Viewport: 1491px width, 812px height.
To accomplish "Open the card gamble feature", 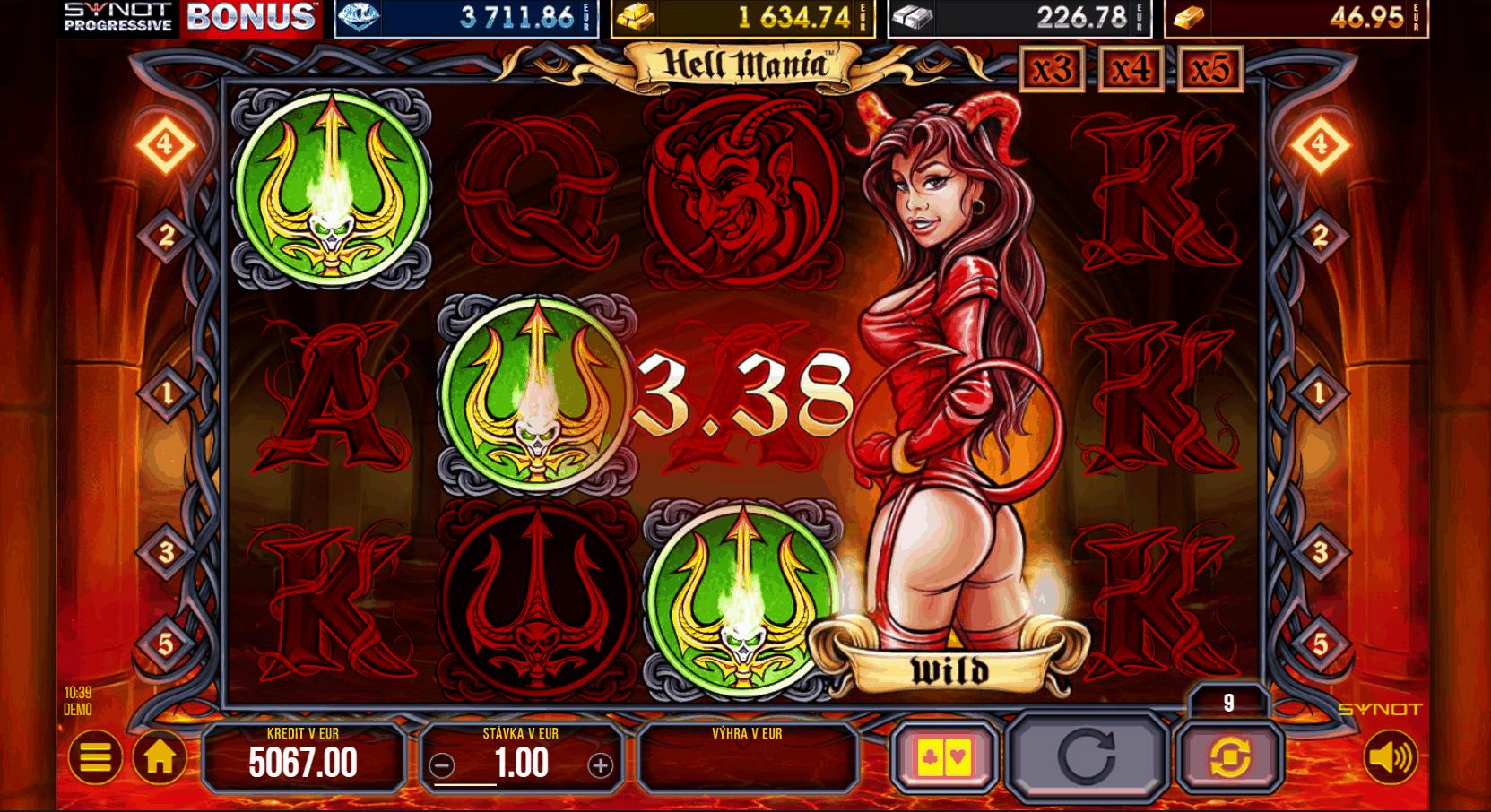I will tap(944, 758).
